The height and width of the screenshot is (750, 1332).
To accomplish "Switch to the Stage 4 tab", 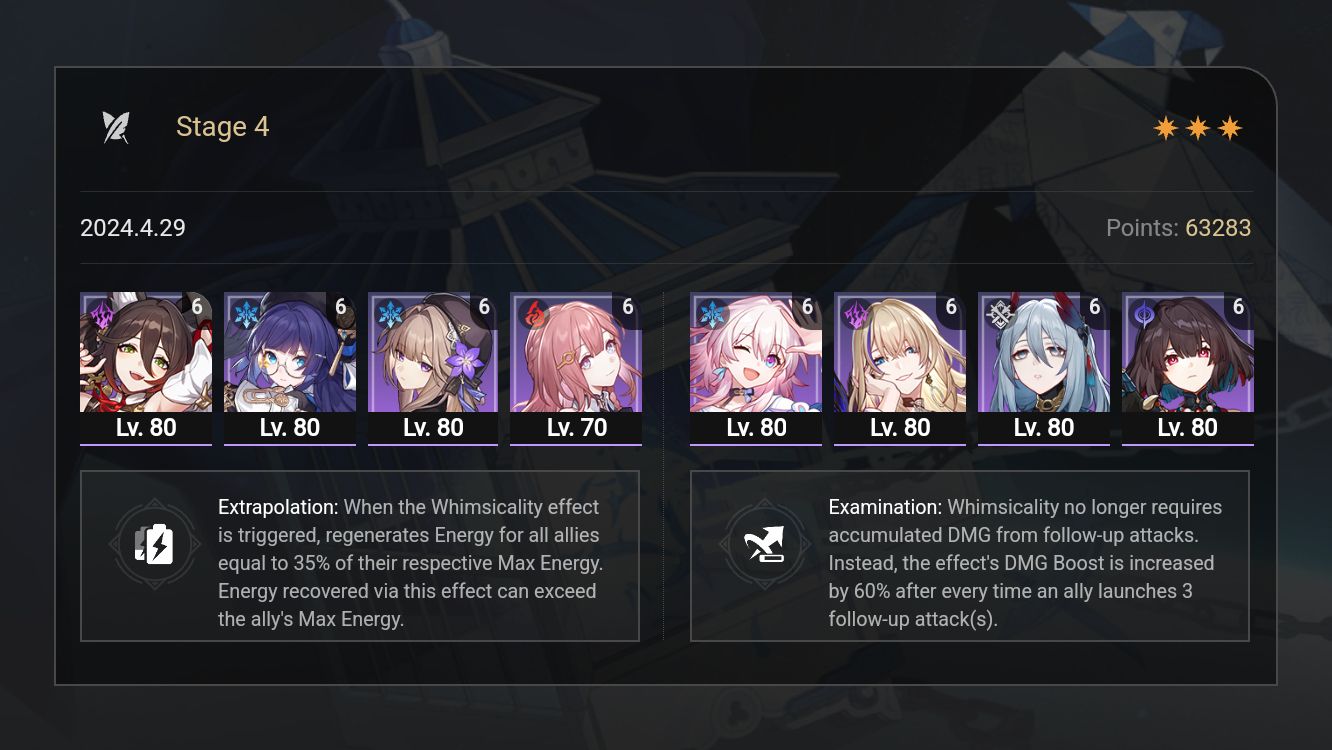I will (x=222, y=126).
